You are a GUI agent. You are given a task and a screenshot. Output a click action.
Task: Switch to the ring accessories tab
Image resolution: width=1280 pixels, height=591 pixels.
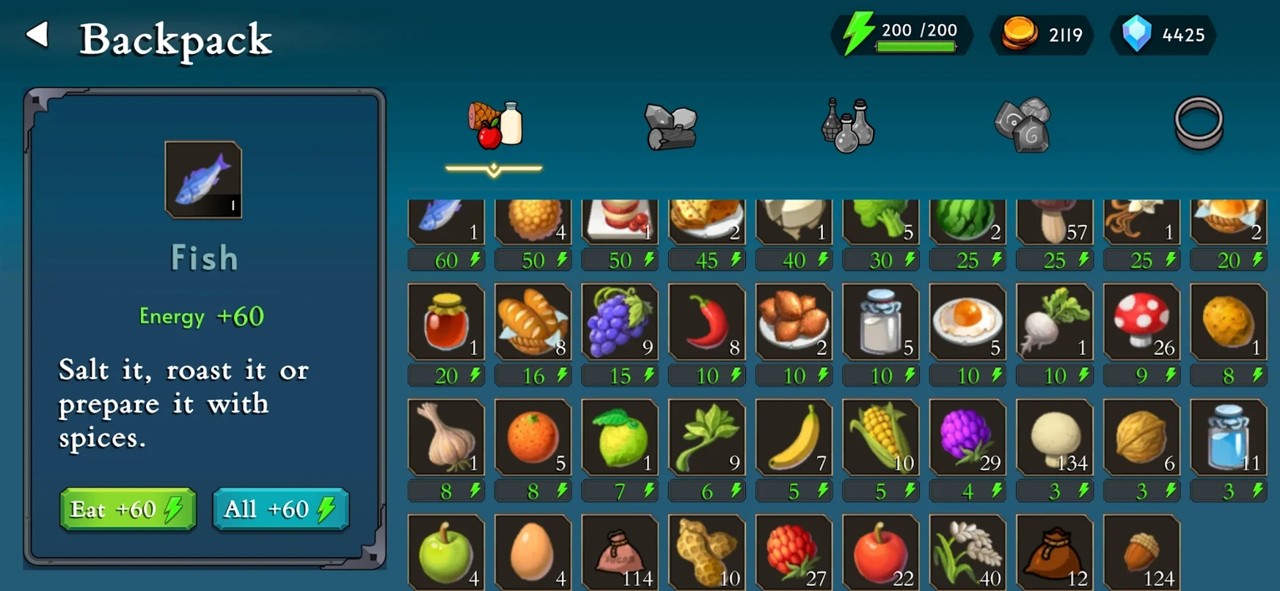point(1198,123)
